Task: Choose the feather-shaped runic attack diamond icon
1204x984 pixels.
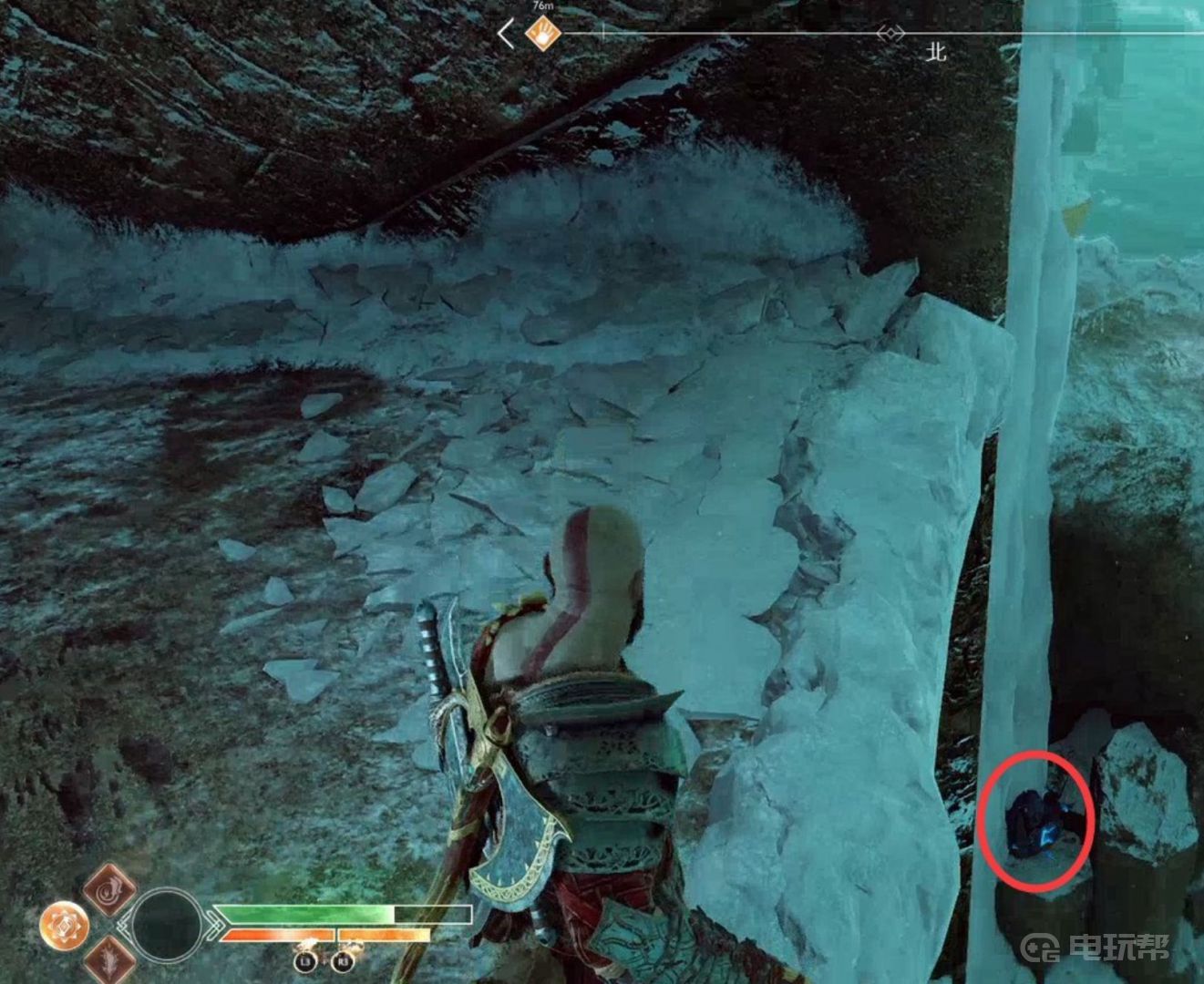Action: click(109, 959)
